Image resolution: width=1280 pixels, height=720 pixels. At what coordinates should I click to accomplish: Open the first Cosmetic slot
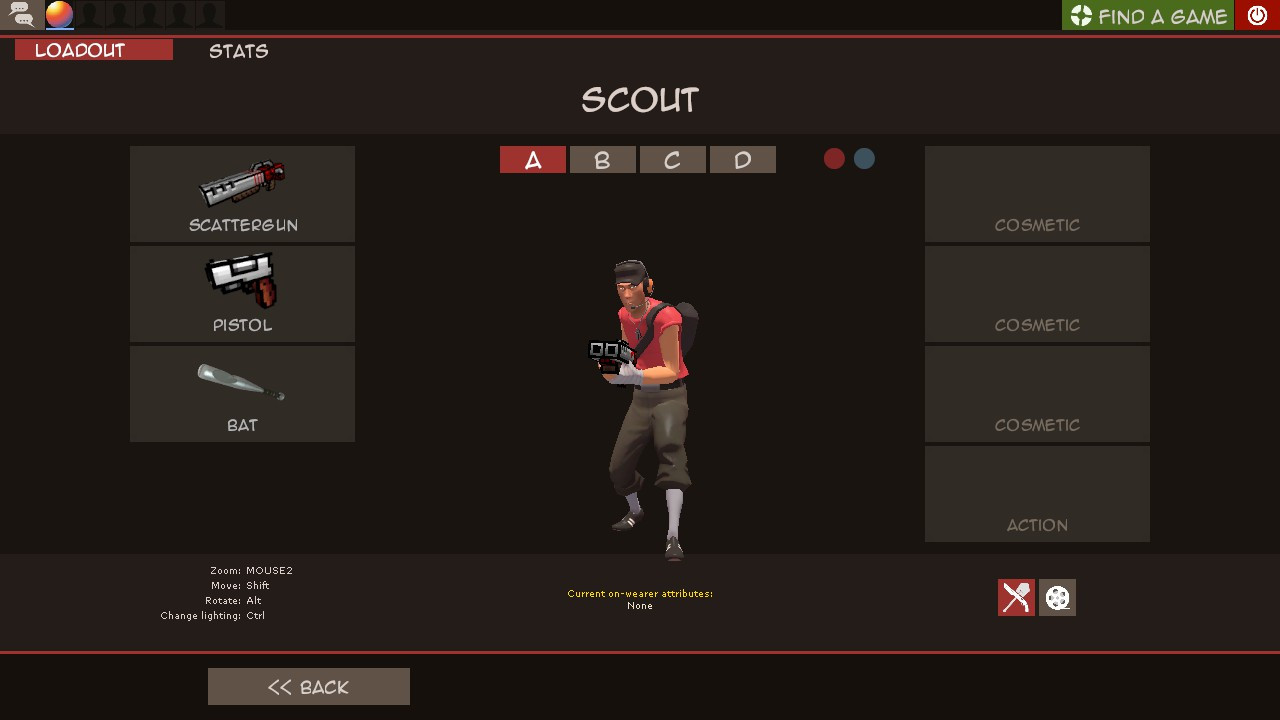click(1036, 193)
